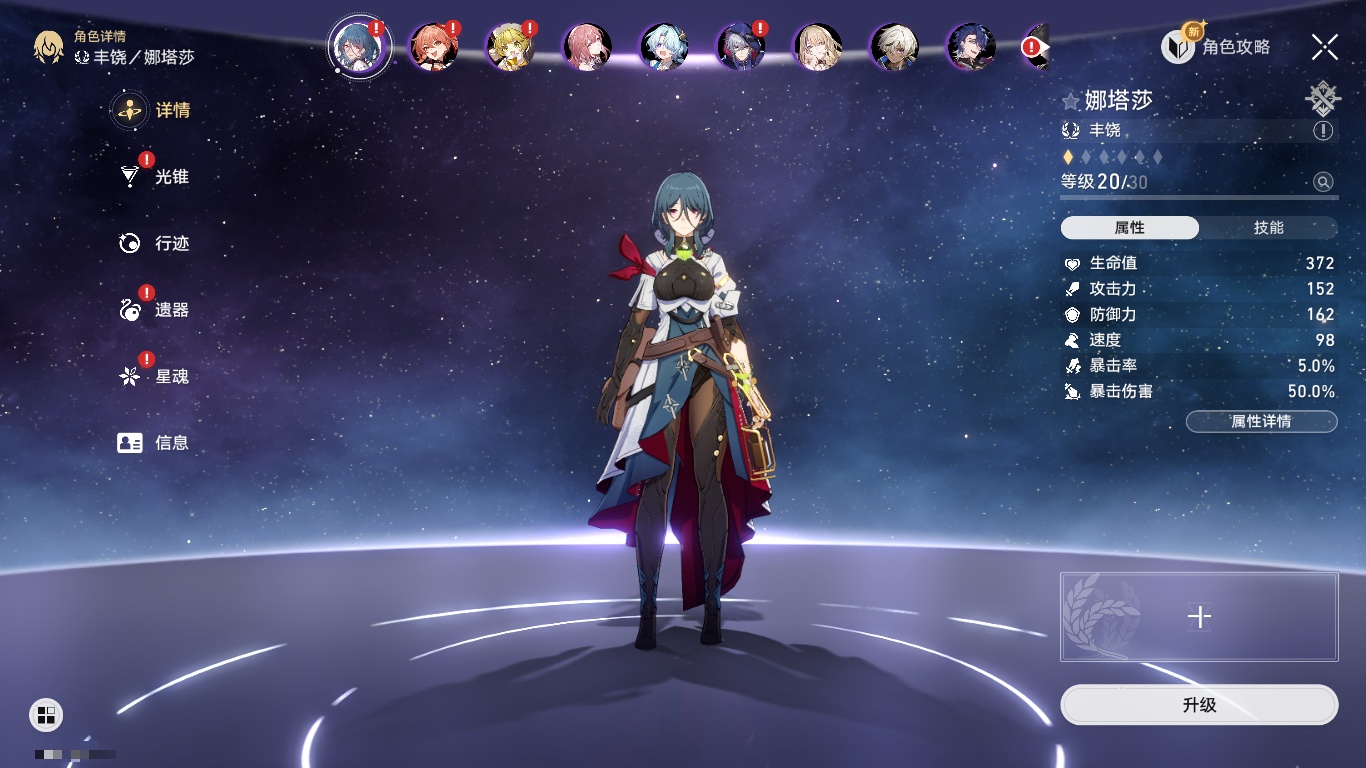Screen dimensions: 1366x768
Task: Close the character details screen
Action: [1325, 46]
